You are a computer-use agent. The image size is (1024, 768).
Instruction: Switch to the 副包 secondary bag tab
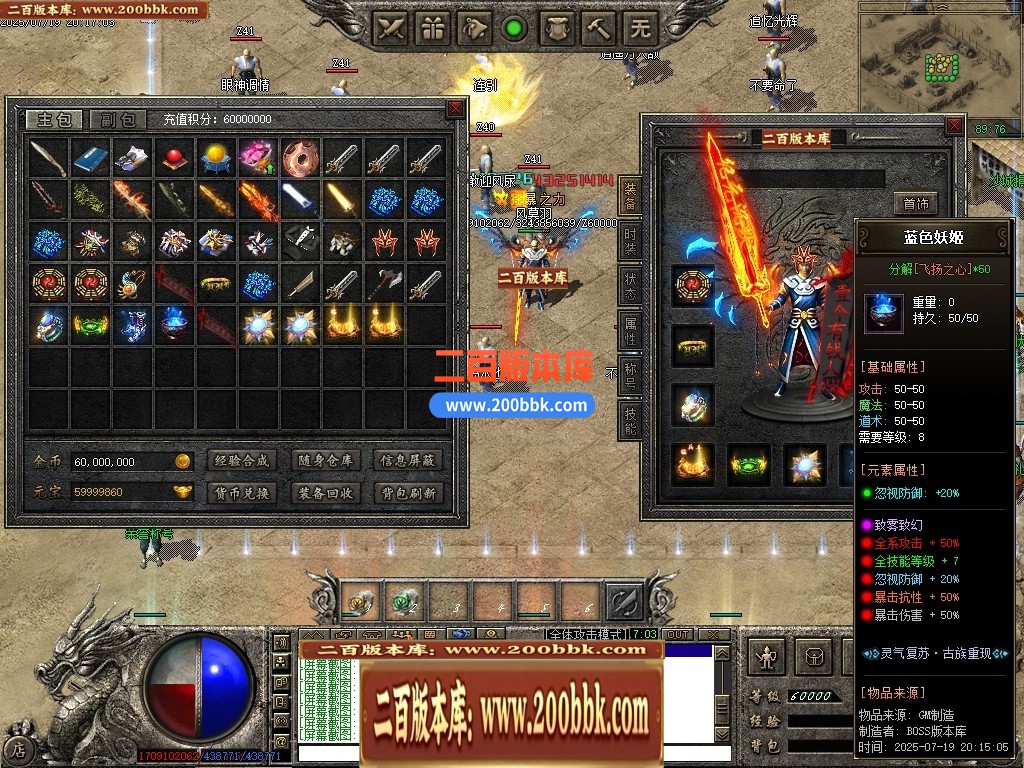click(118, 120)
